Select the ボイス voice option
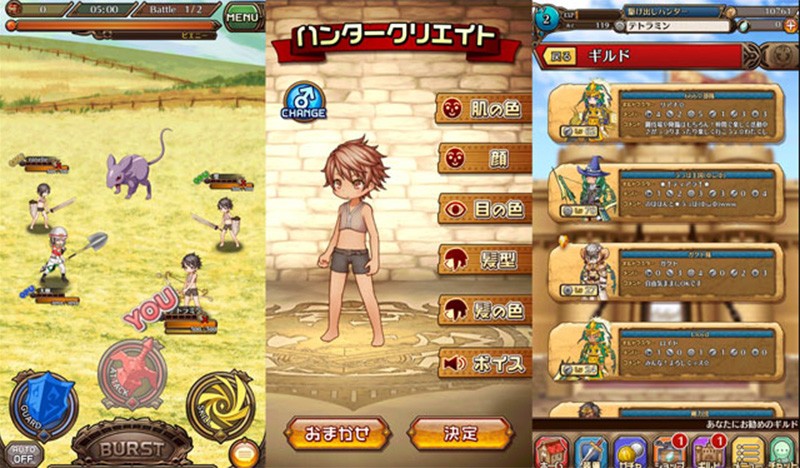This screenshot has width=800, height=468. [x=484, y=362]
